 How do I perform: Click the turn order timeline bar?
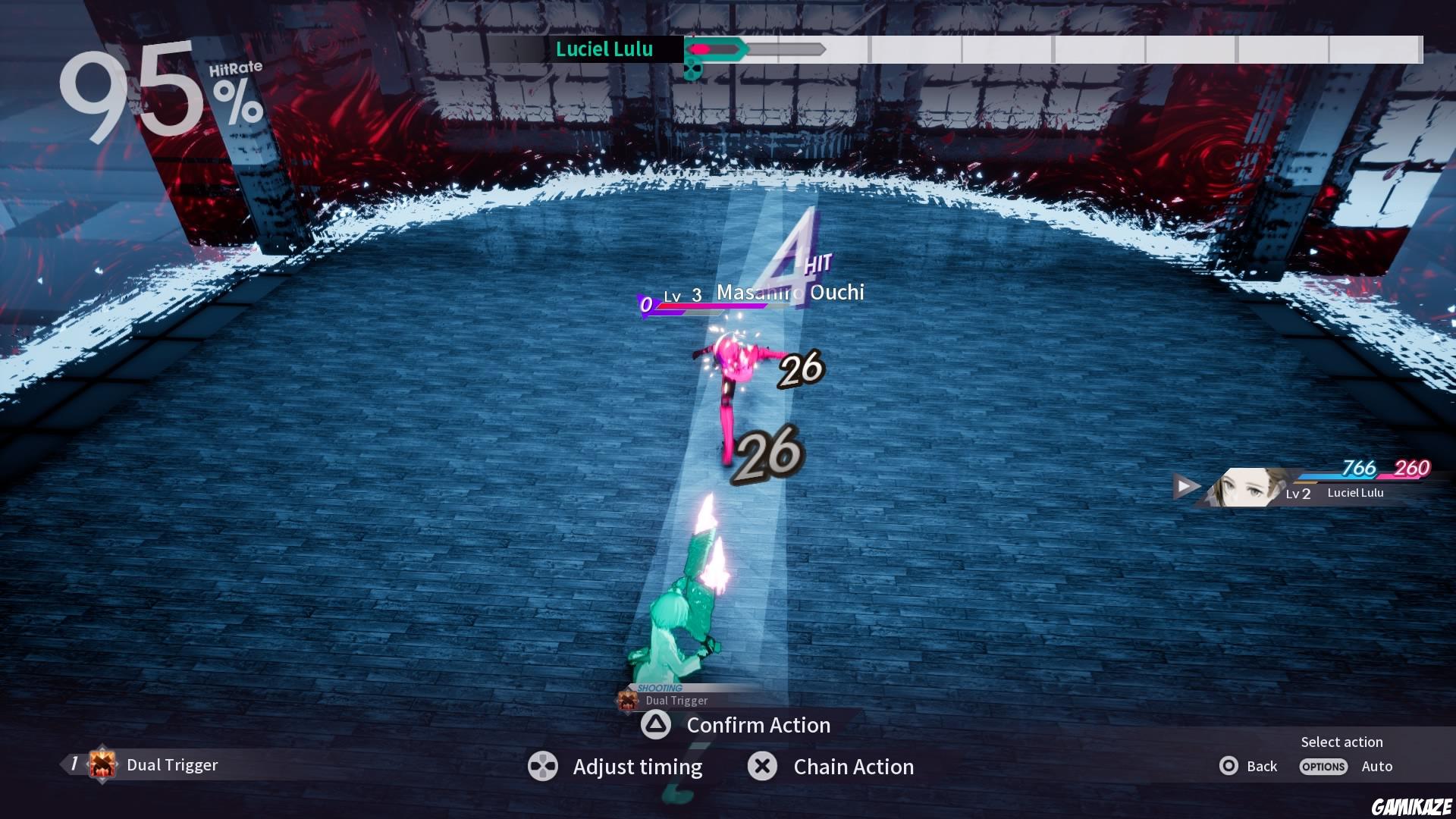coord(1062,50)
